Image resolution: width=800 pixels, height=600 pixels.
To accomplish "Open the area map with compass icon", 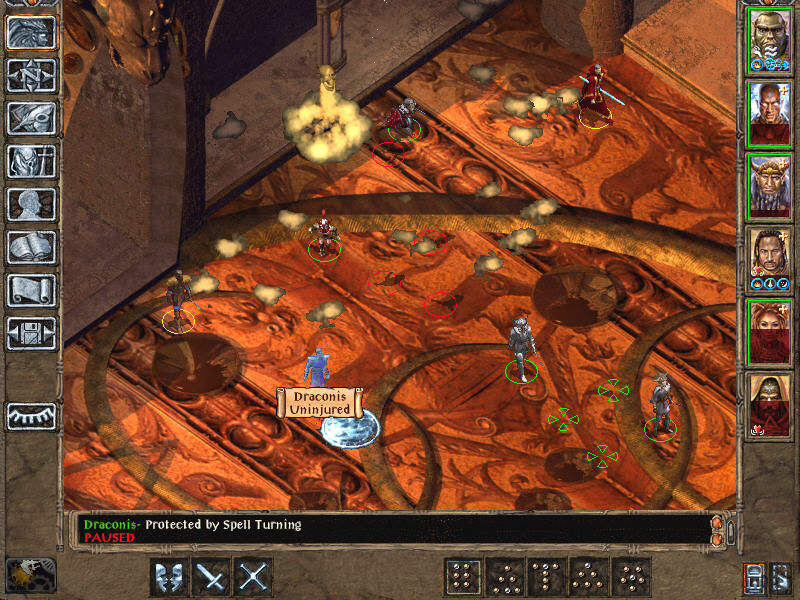I will [31, 75].
